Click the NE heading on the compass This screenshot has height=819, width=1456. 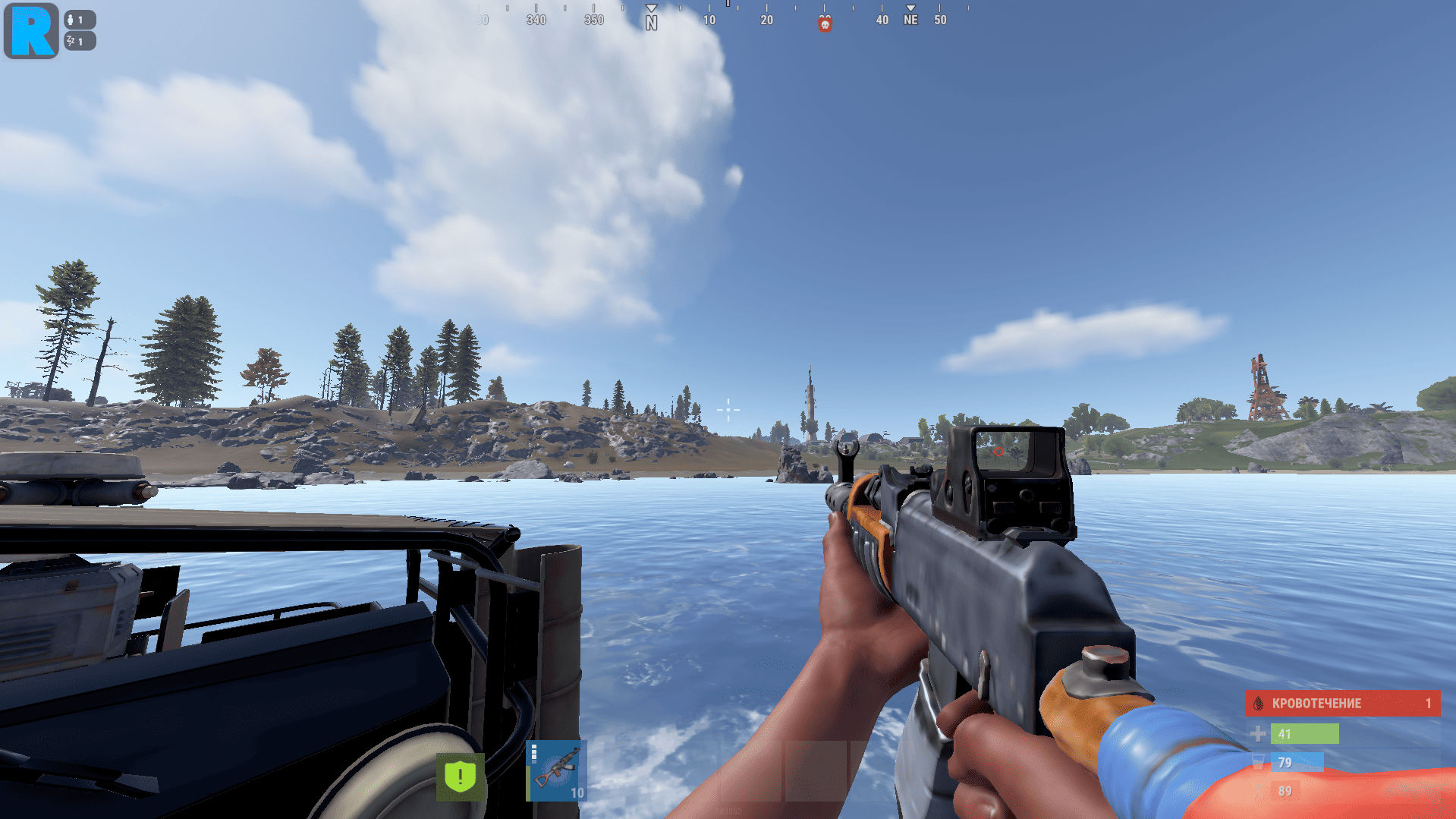[910, 18]
